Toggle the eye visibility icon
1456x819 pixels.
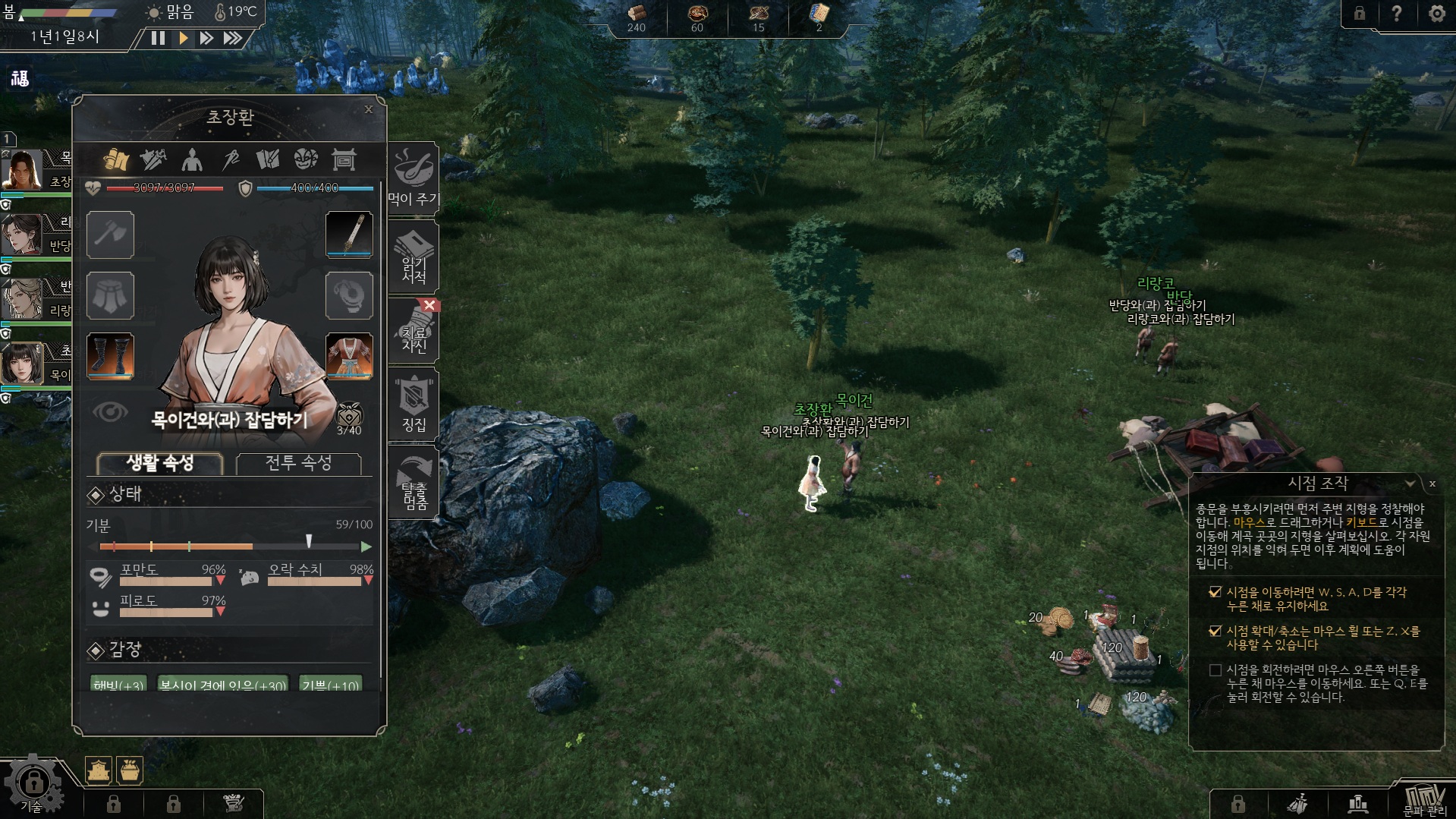point(110,412)
